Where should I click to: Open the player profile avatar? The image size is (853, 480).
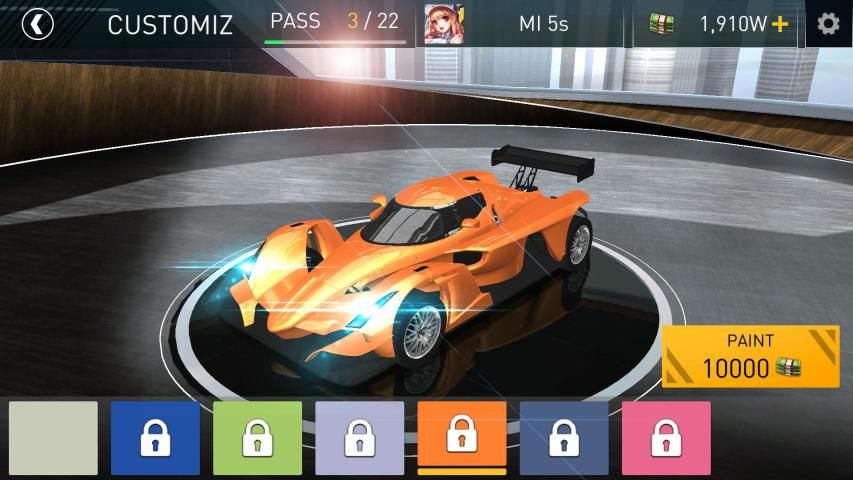pos(443,24)
